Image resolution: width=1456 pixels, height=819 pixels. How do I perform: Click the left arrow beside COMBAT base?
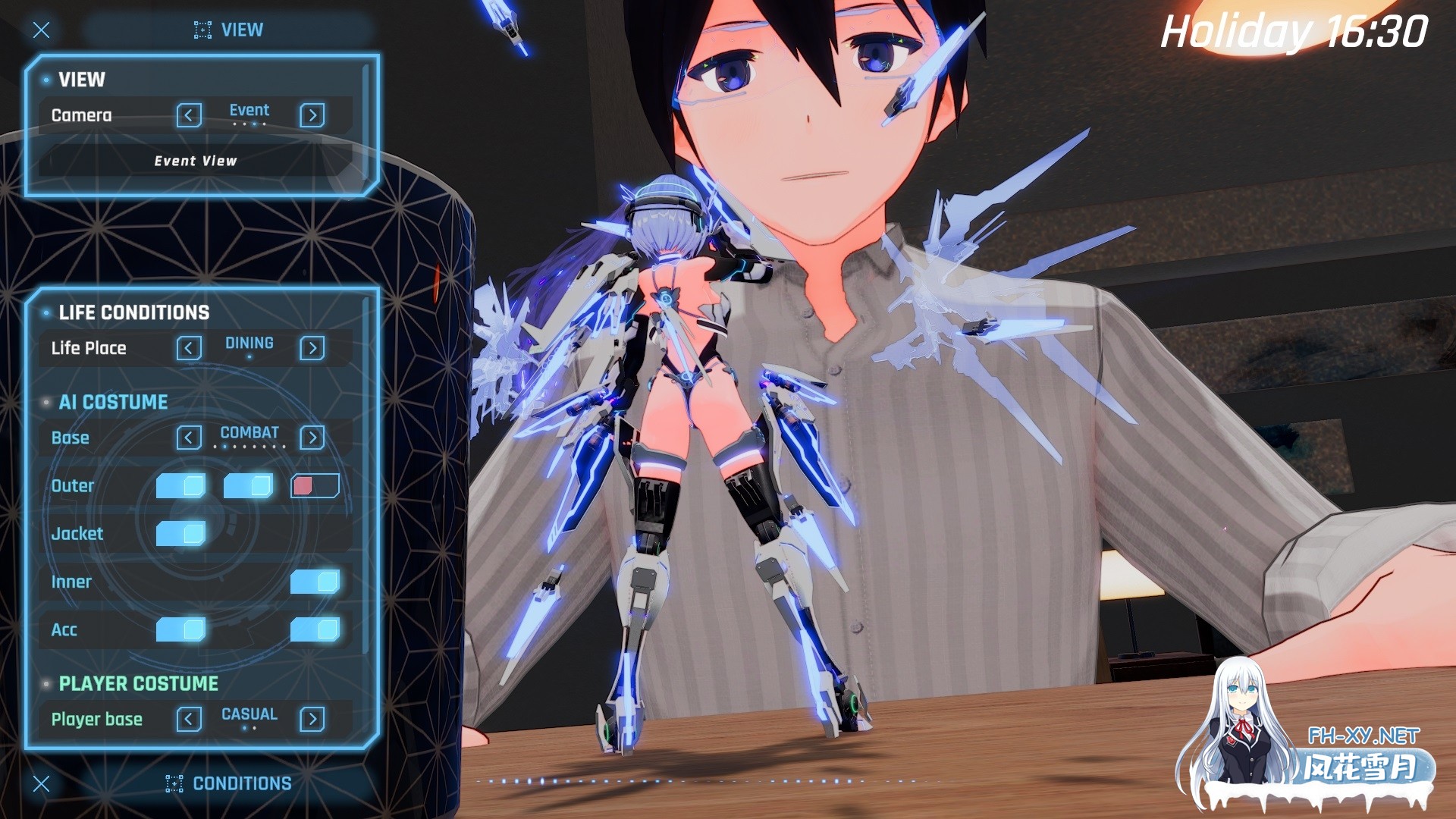188,437
